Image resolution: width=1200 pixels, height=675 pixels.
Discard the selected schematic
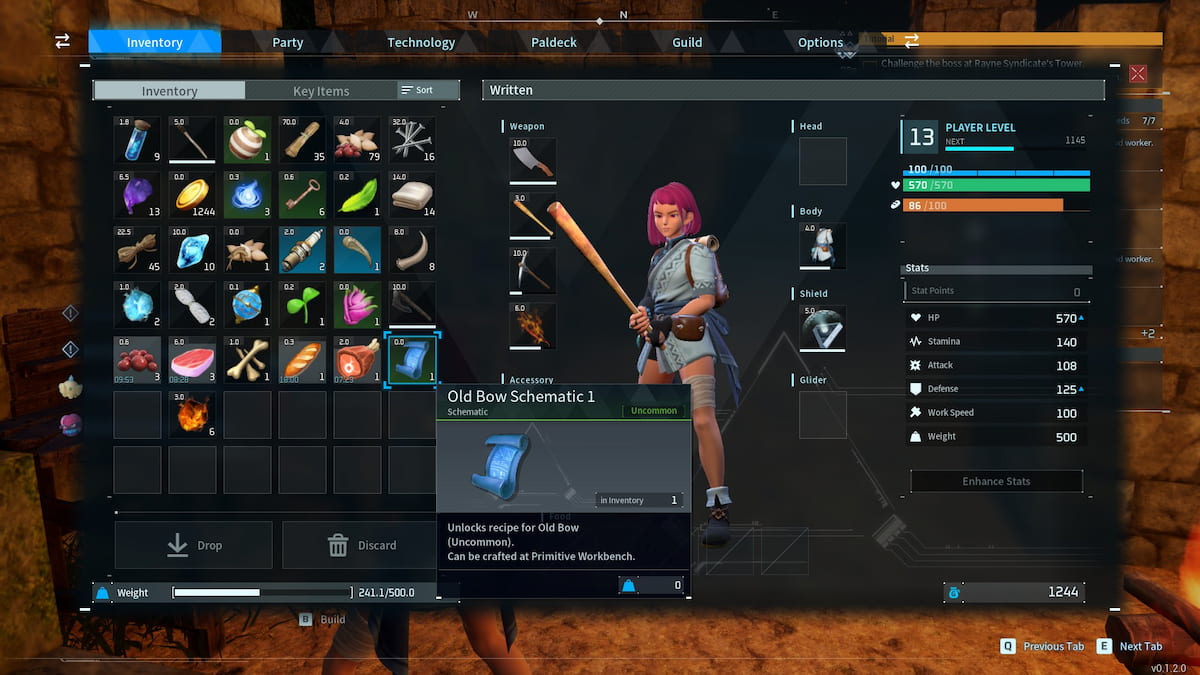tap(361, 545)
